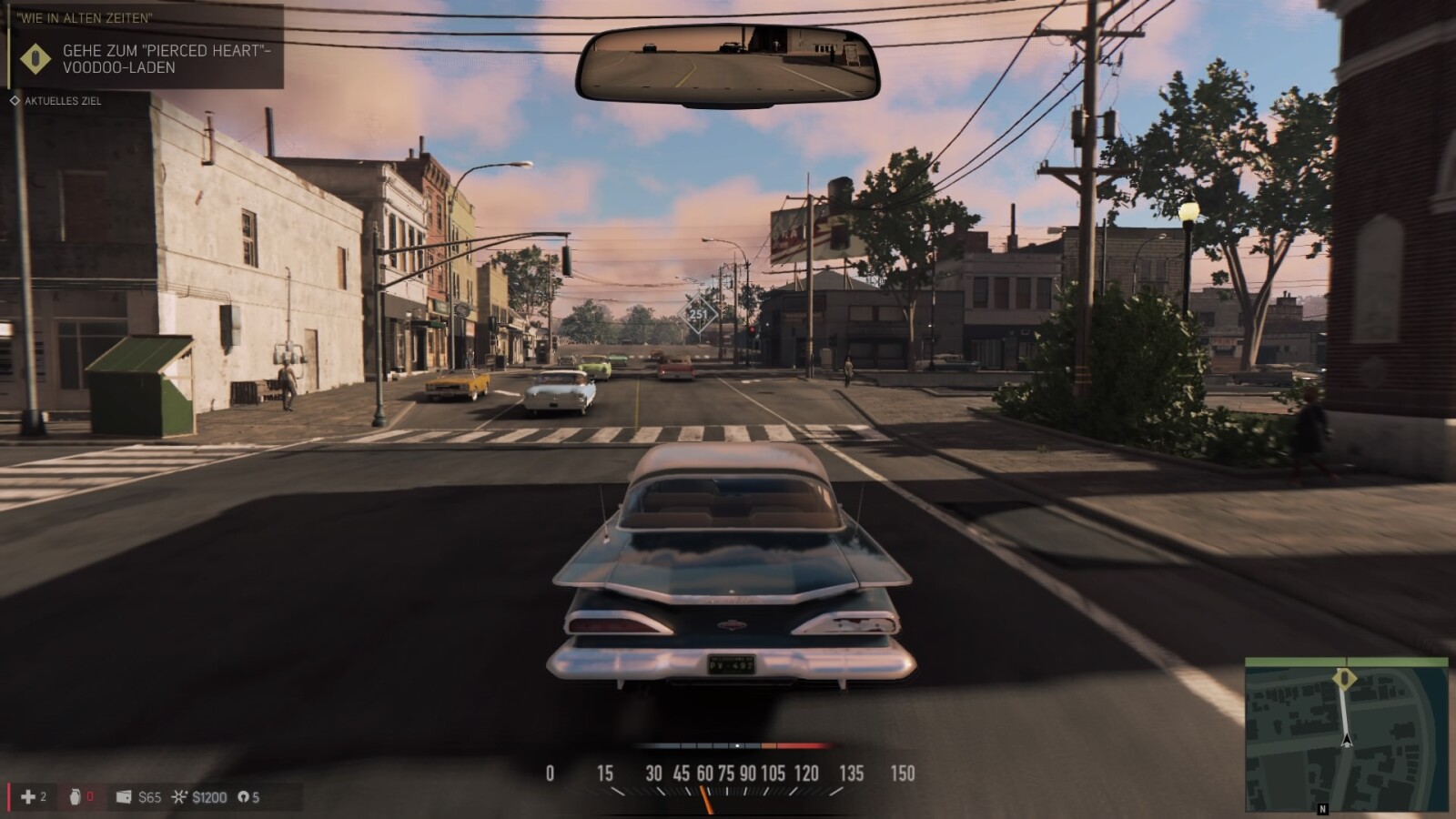Click the north indicator on the minimap

[1322, 808]
